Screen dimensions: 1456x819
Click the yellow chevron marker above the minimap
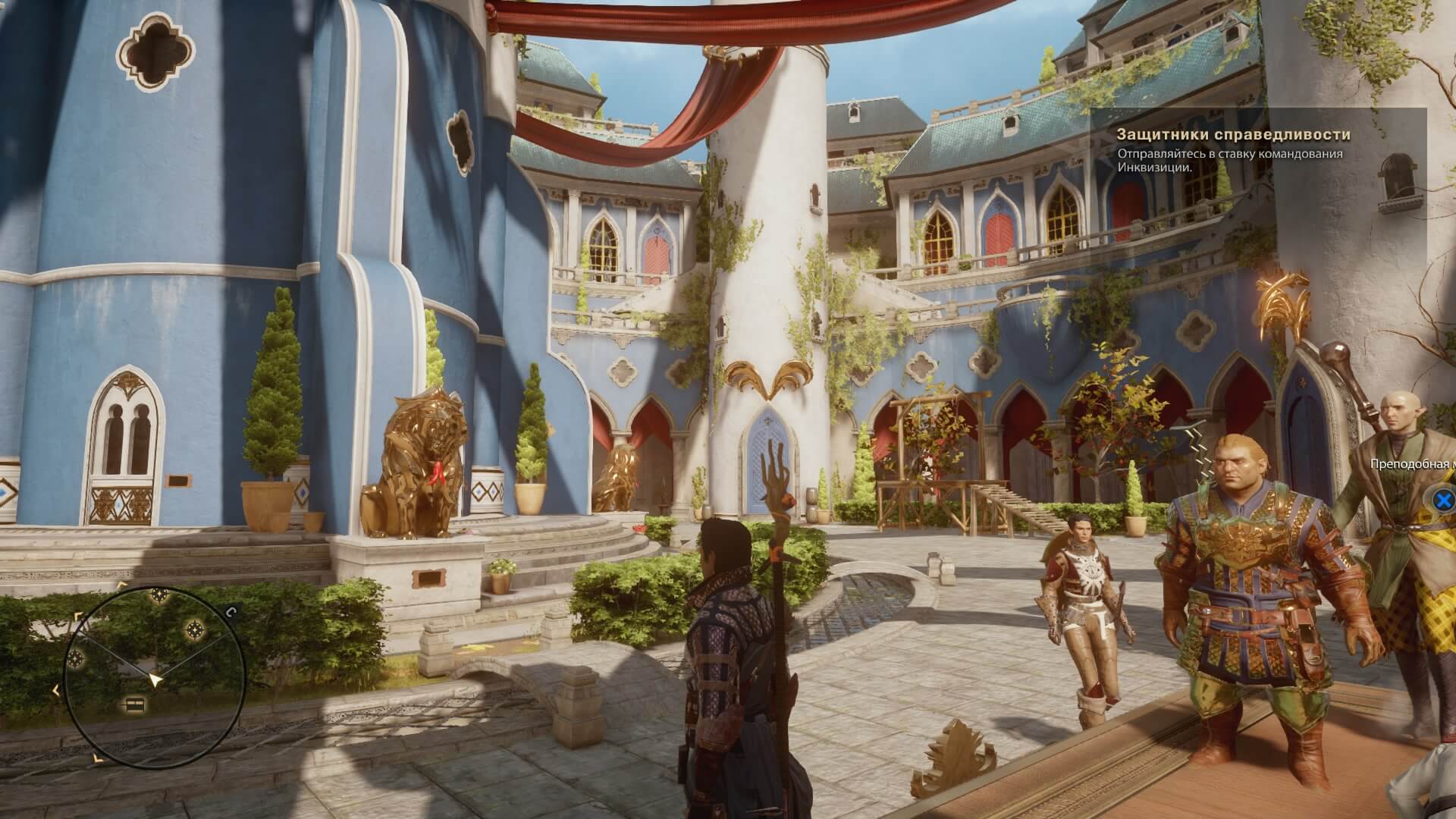coord(121,584)
